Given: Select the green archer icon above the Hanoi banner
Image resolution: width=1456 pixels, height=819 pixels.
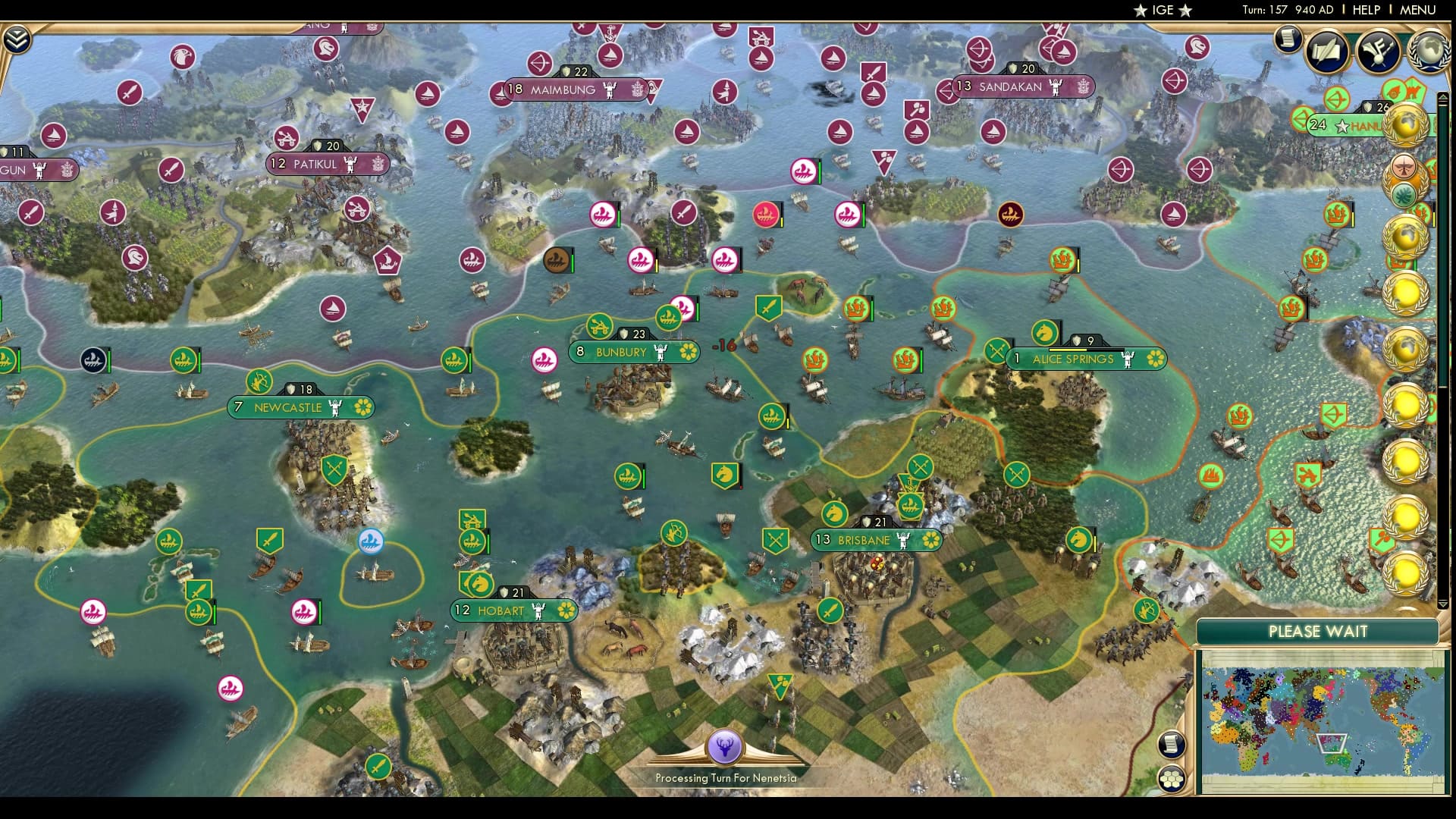Looking at the screenshot, I should click(x=1335, y=99).
